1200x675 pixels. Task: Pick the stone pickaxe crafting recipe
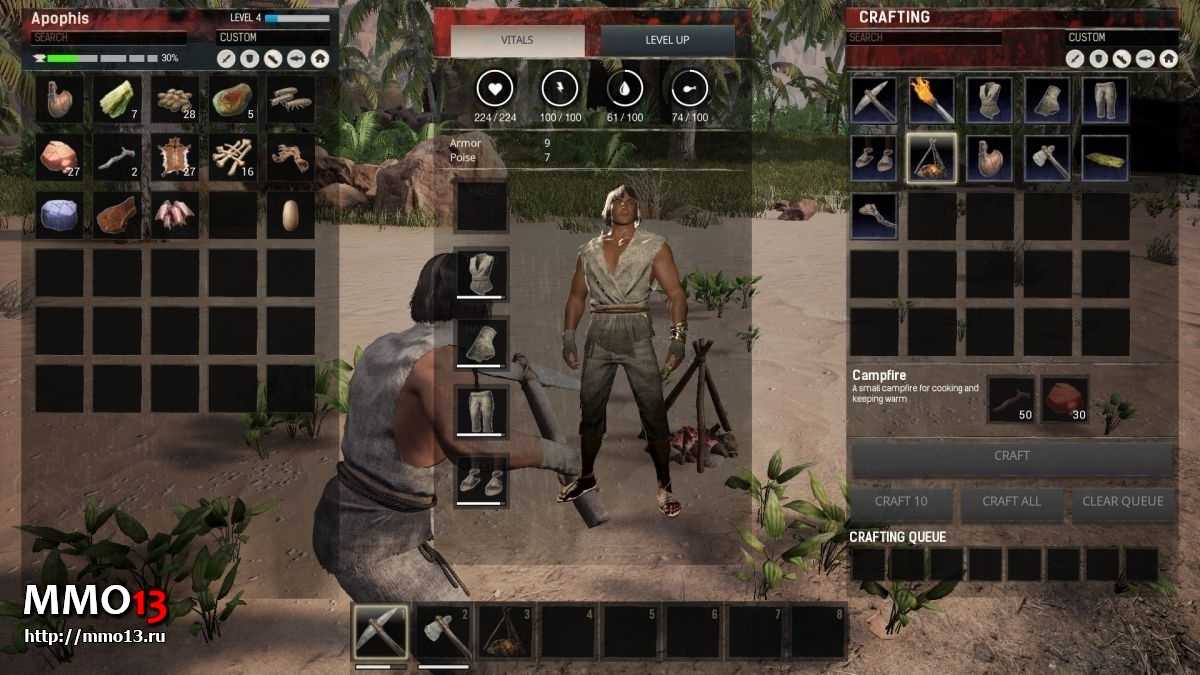tap(873, 100)
